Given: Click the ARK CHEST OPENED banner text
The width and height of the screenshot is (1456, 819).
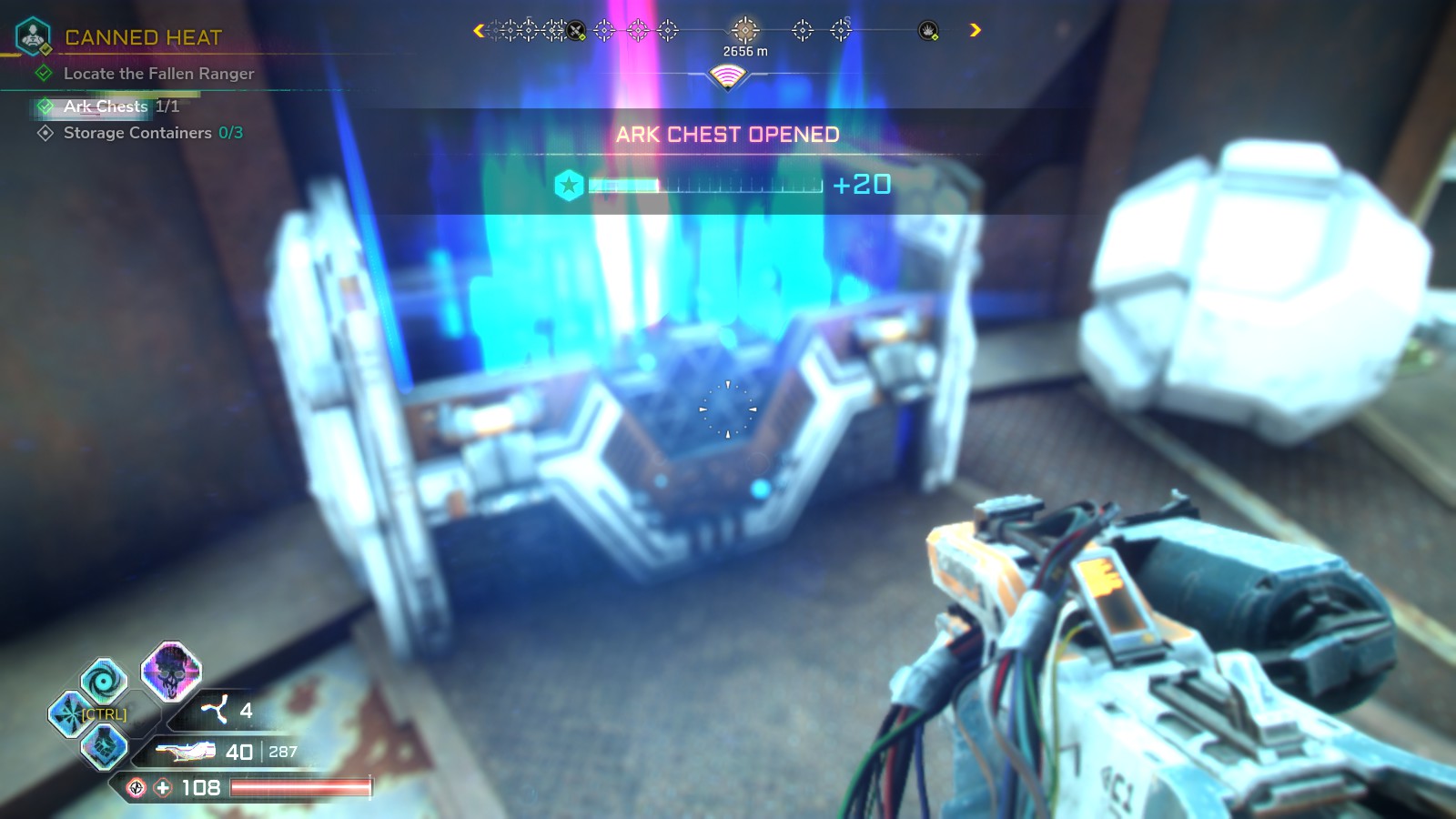Looking at the screenshot, I should click(727, 135).
